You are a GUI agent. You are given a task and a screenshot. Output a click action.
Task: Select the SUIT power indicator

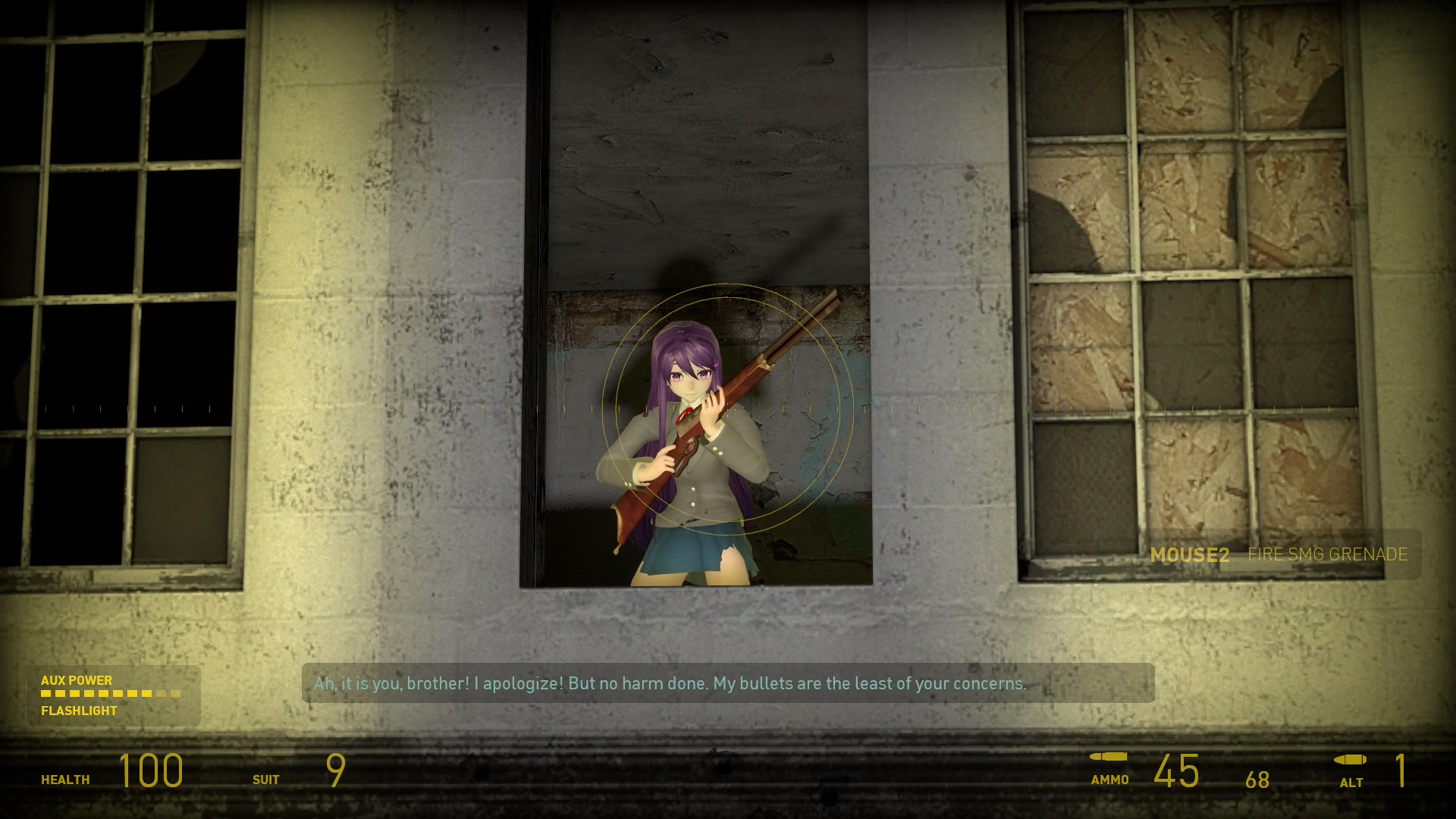pos(334,770)
